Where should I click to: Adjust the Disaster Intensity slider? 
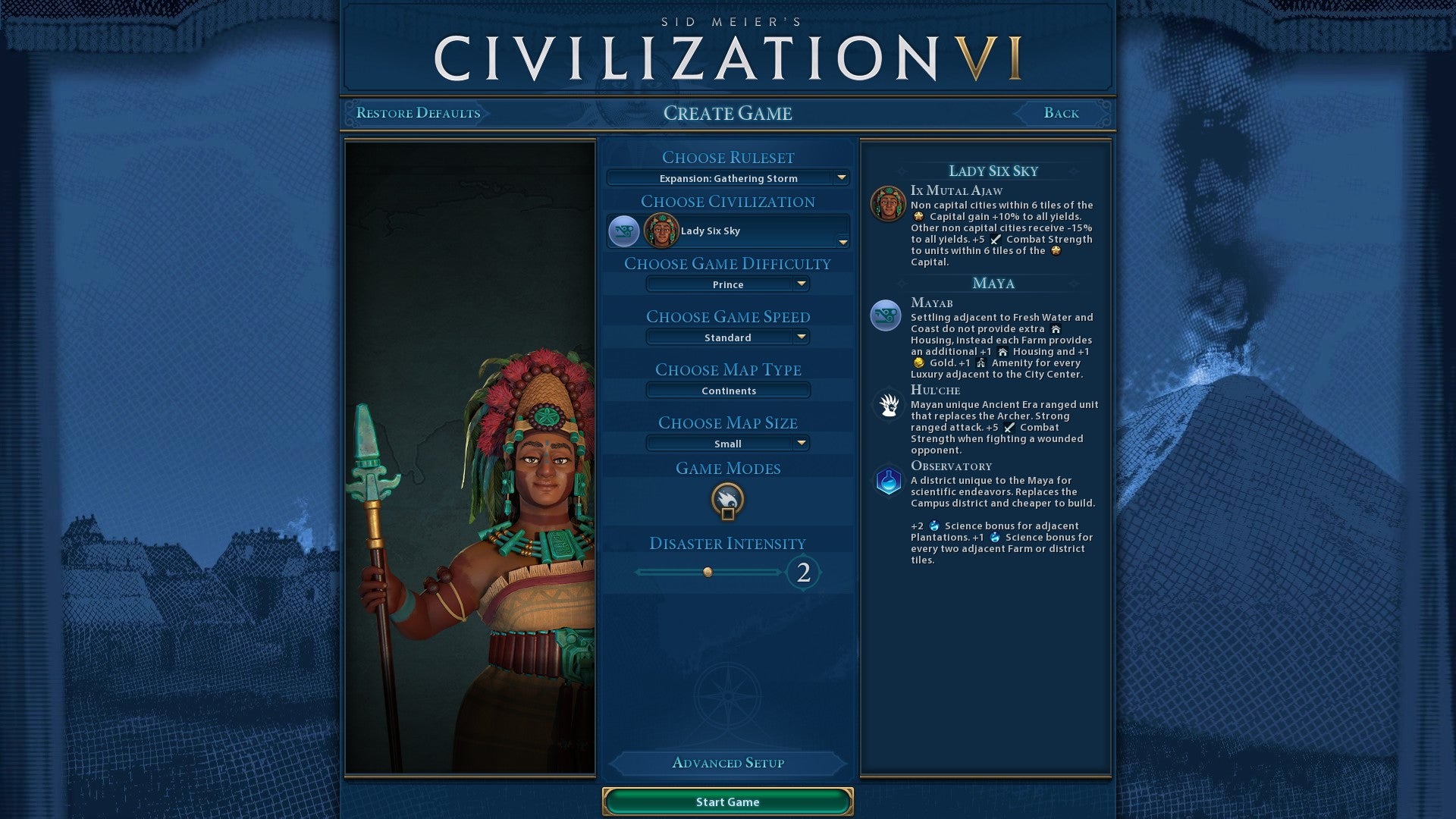click(708, 573)
